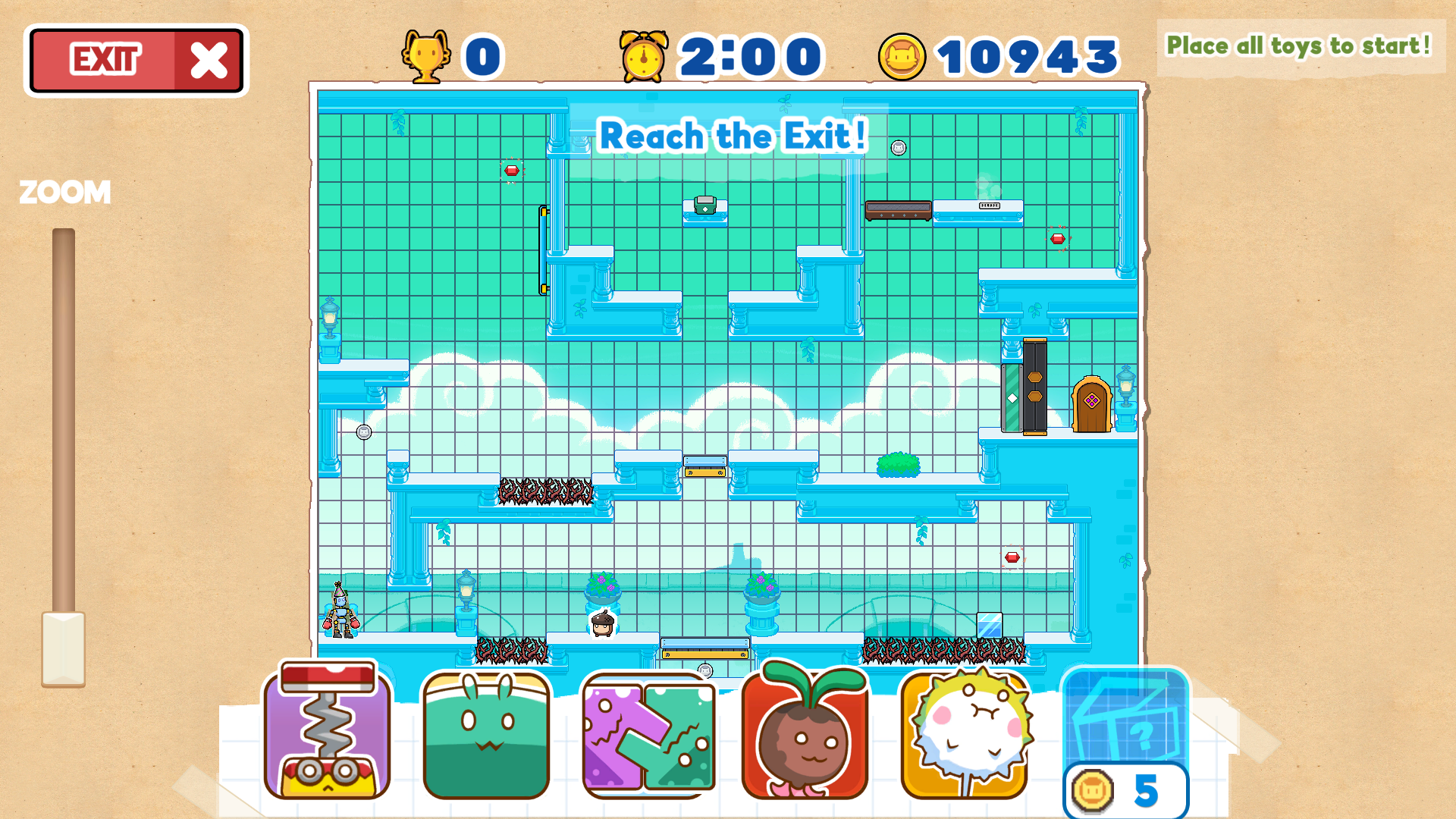Choose the white spiky pufferfish toy
This screenshot has height=819, width=1456.
[x=965, y=734]
